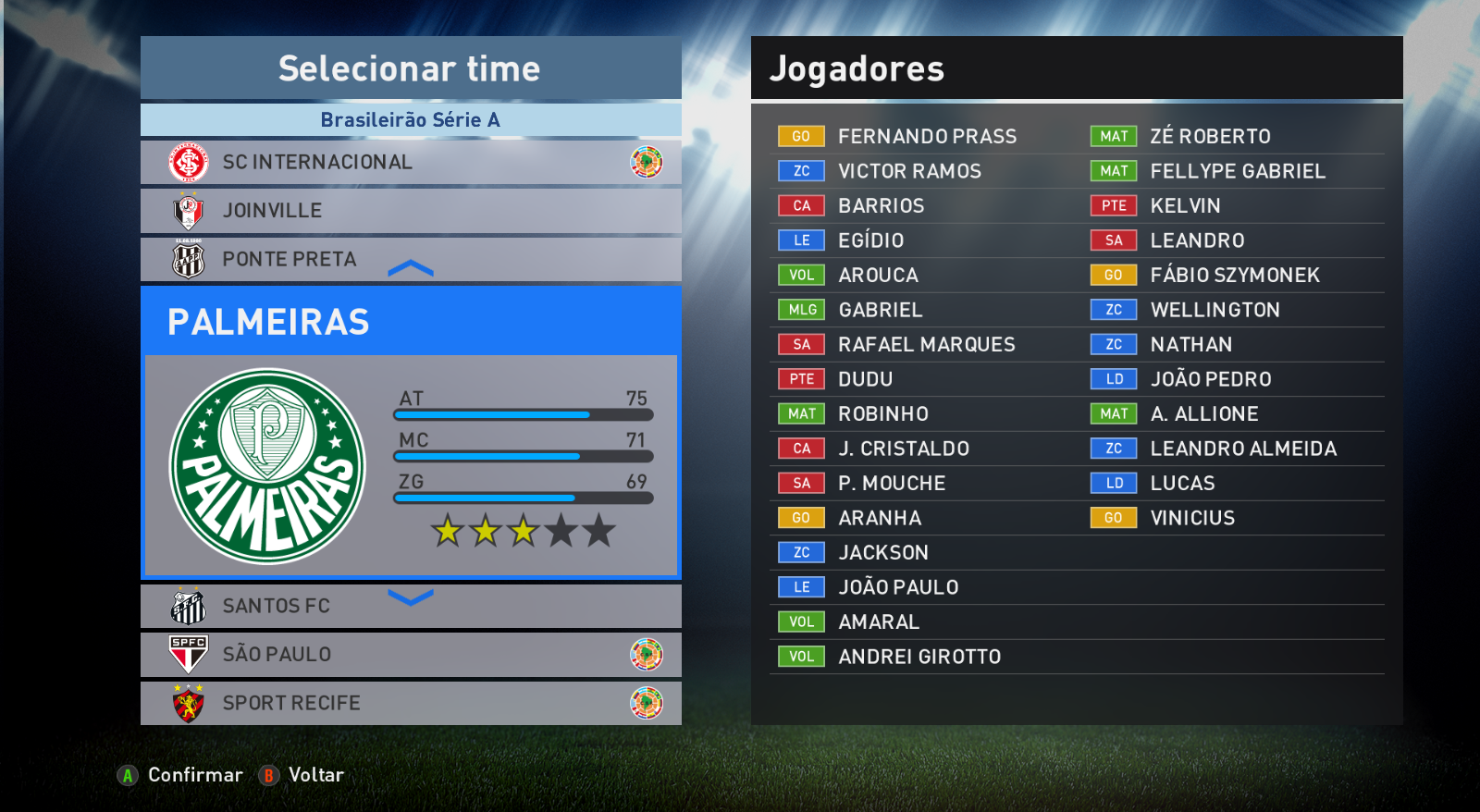Pick Andrei Girotto player row

(919, 657)
